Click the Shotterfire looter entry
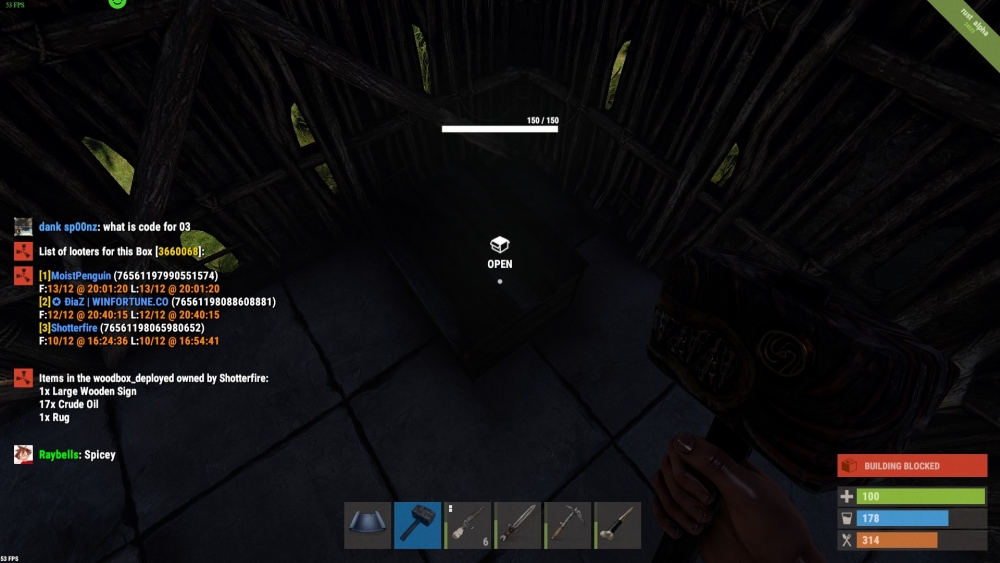Viewport: 1000px width, 563px height. point(77,328)
